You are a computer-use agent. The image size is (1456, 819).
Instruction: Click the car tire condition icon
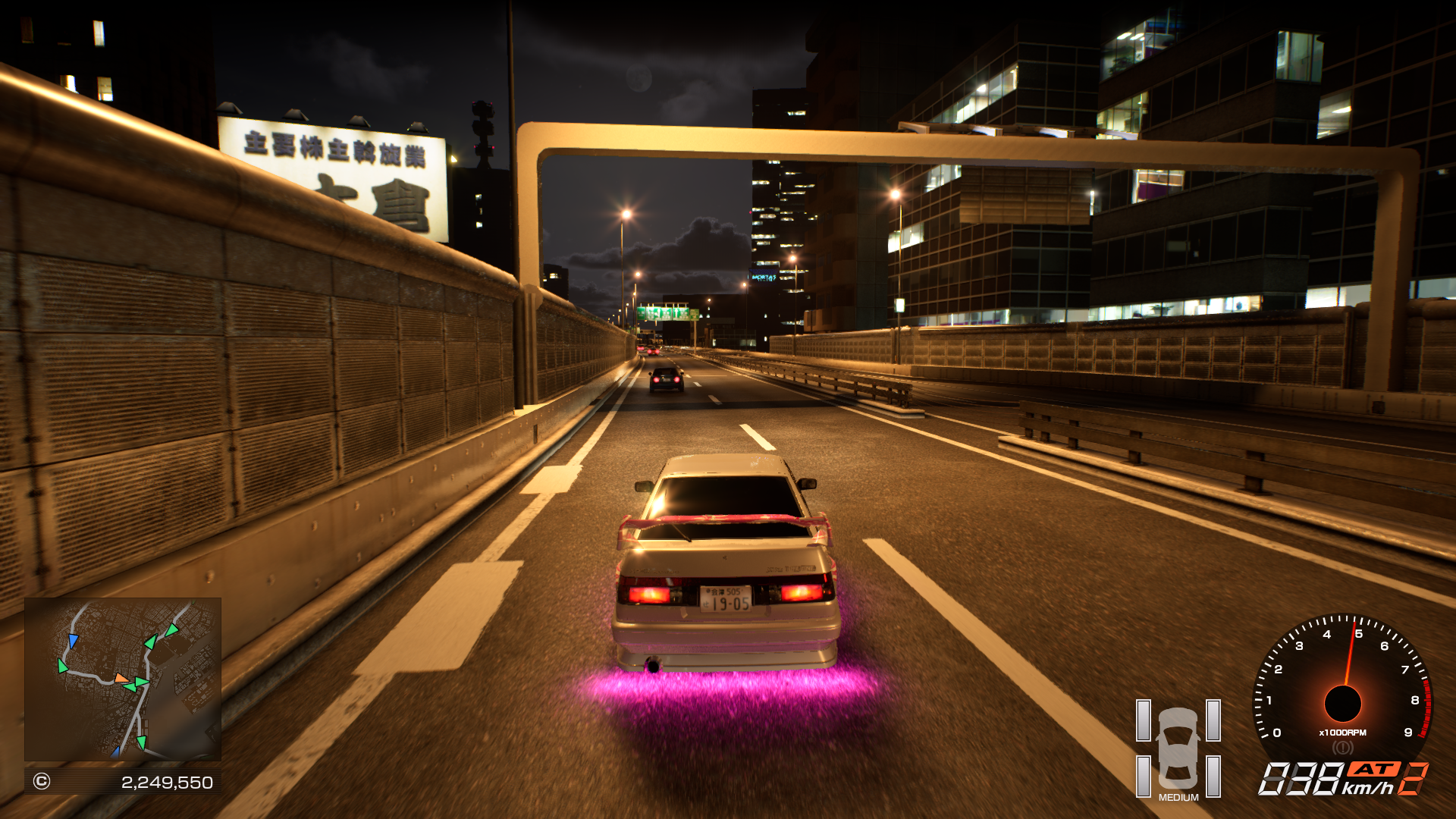(1178, 748)
